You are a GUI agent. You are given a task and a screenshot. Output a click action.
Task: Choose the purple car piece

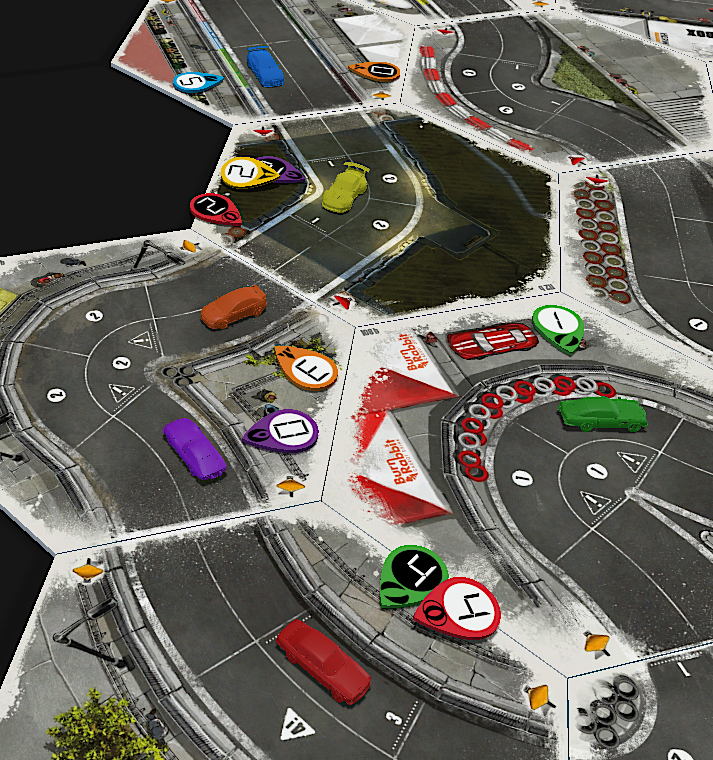pos(196,448)
